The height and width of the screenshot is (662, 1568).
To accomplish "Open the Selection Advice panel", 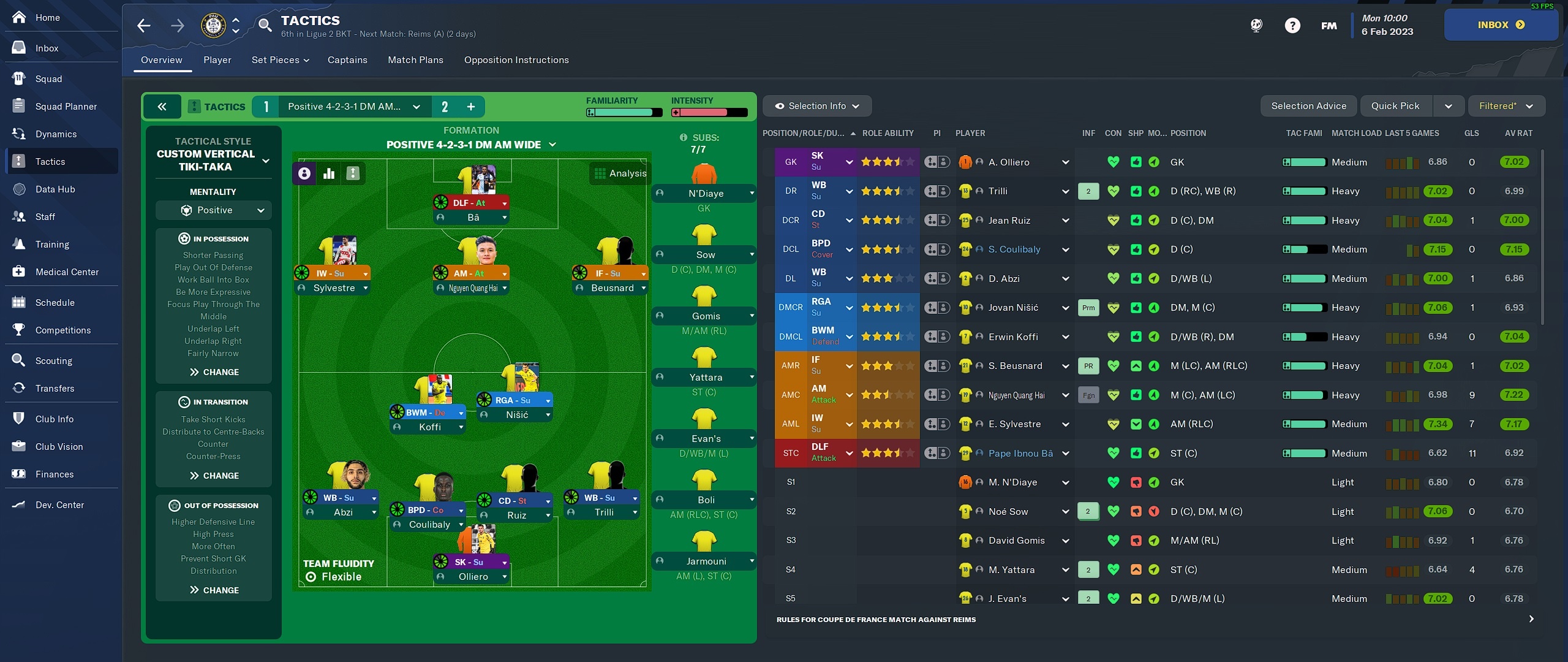I will click(1308, 106).
